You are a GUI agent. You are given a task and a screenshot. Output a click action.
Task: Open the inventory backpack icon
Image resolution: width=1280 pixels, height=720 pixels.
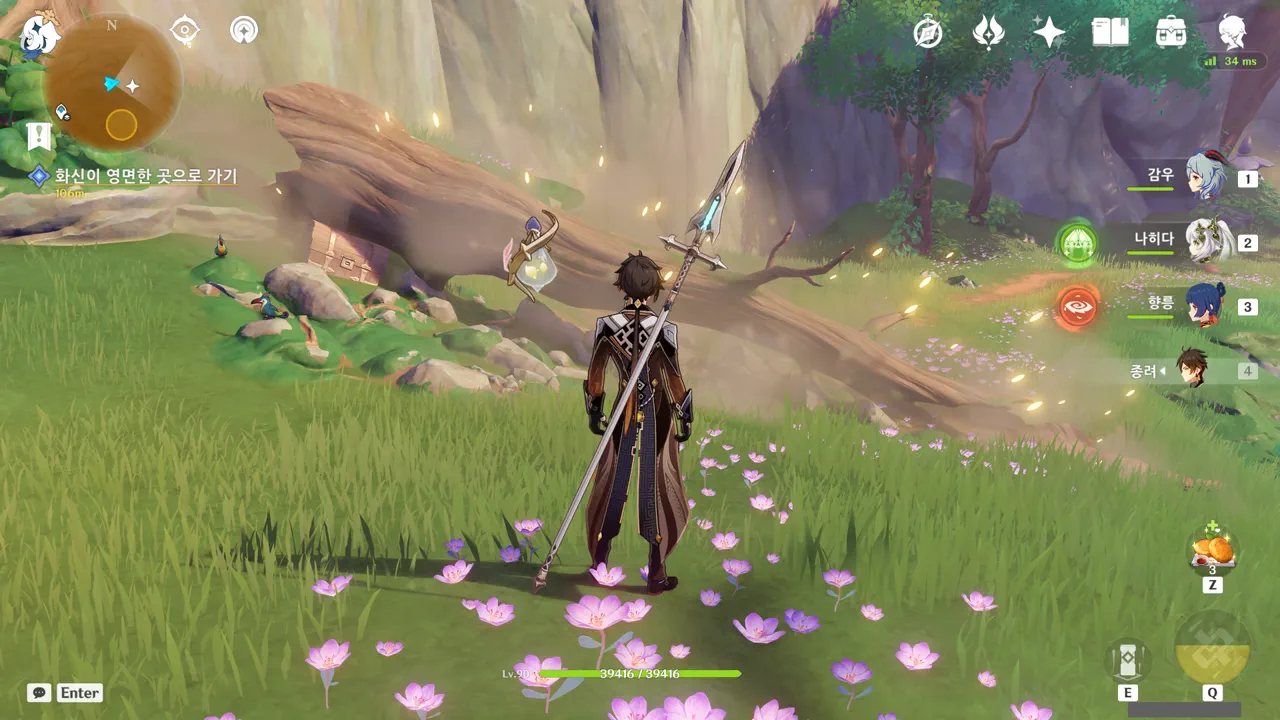1171,33
